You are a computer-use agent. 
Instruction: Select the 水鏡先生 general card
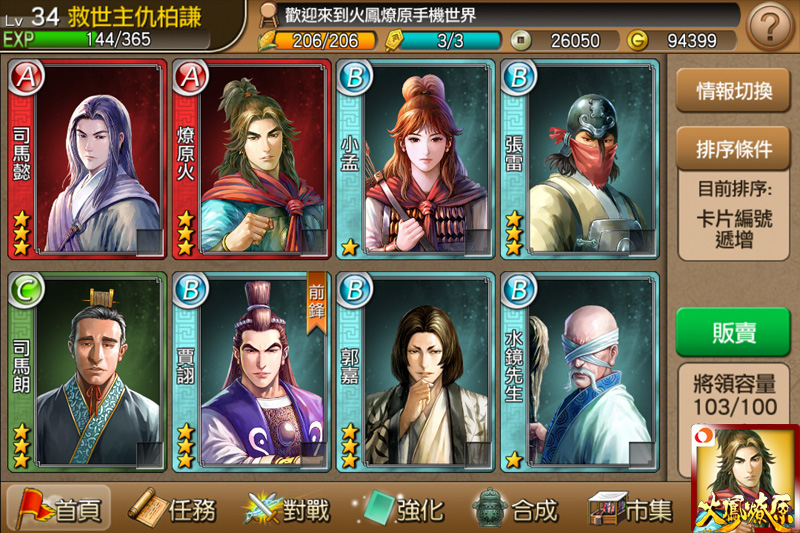pos(579,372)
